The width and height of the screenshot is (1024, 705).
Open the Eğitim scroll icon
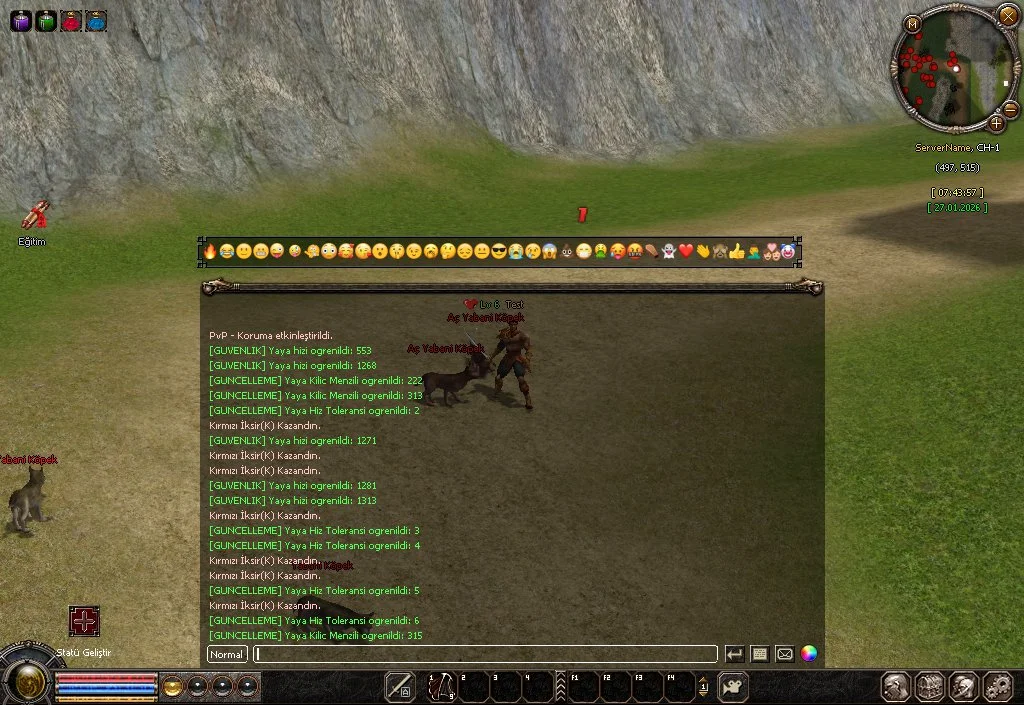(x=34, y=215)
